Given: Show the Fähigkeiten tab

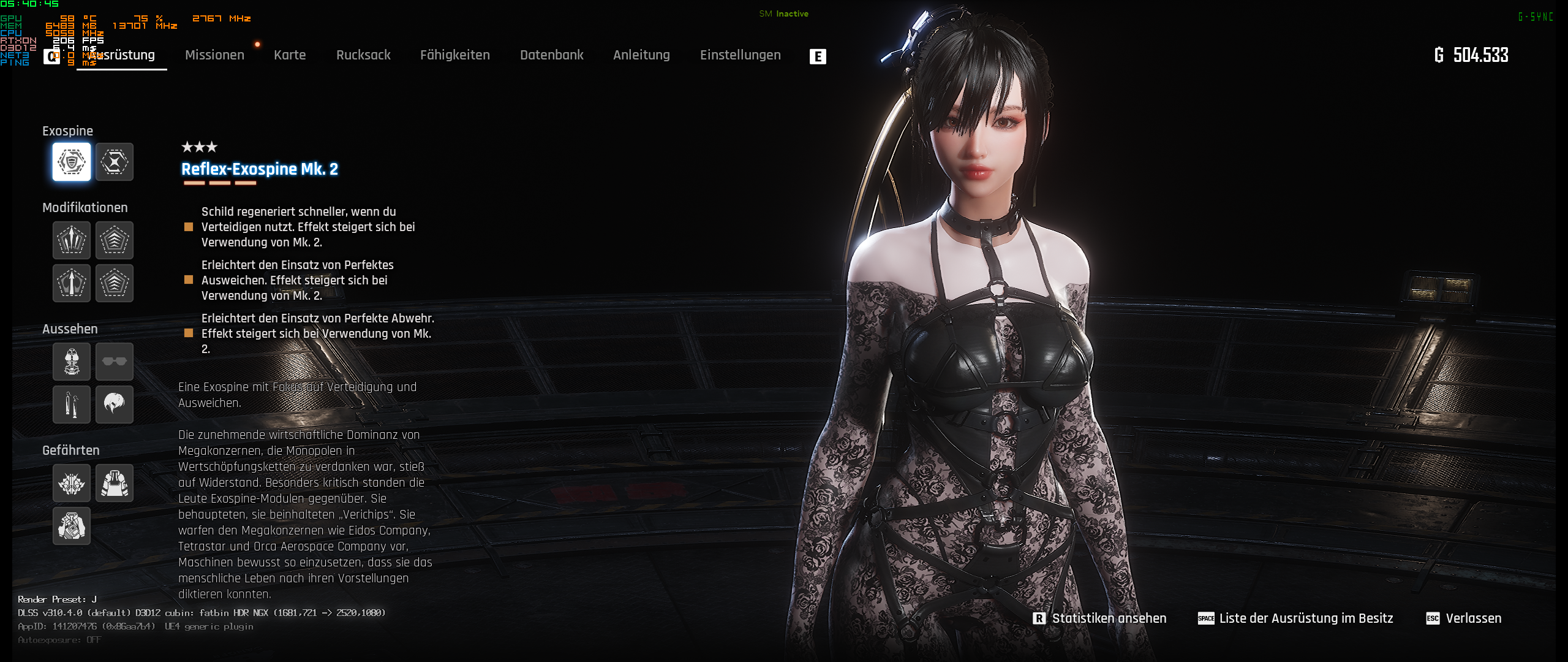Looking at the screenshot, I should pos(454,55).
